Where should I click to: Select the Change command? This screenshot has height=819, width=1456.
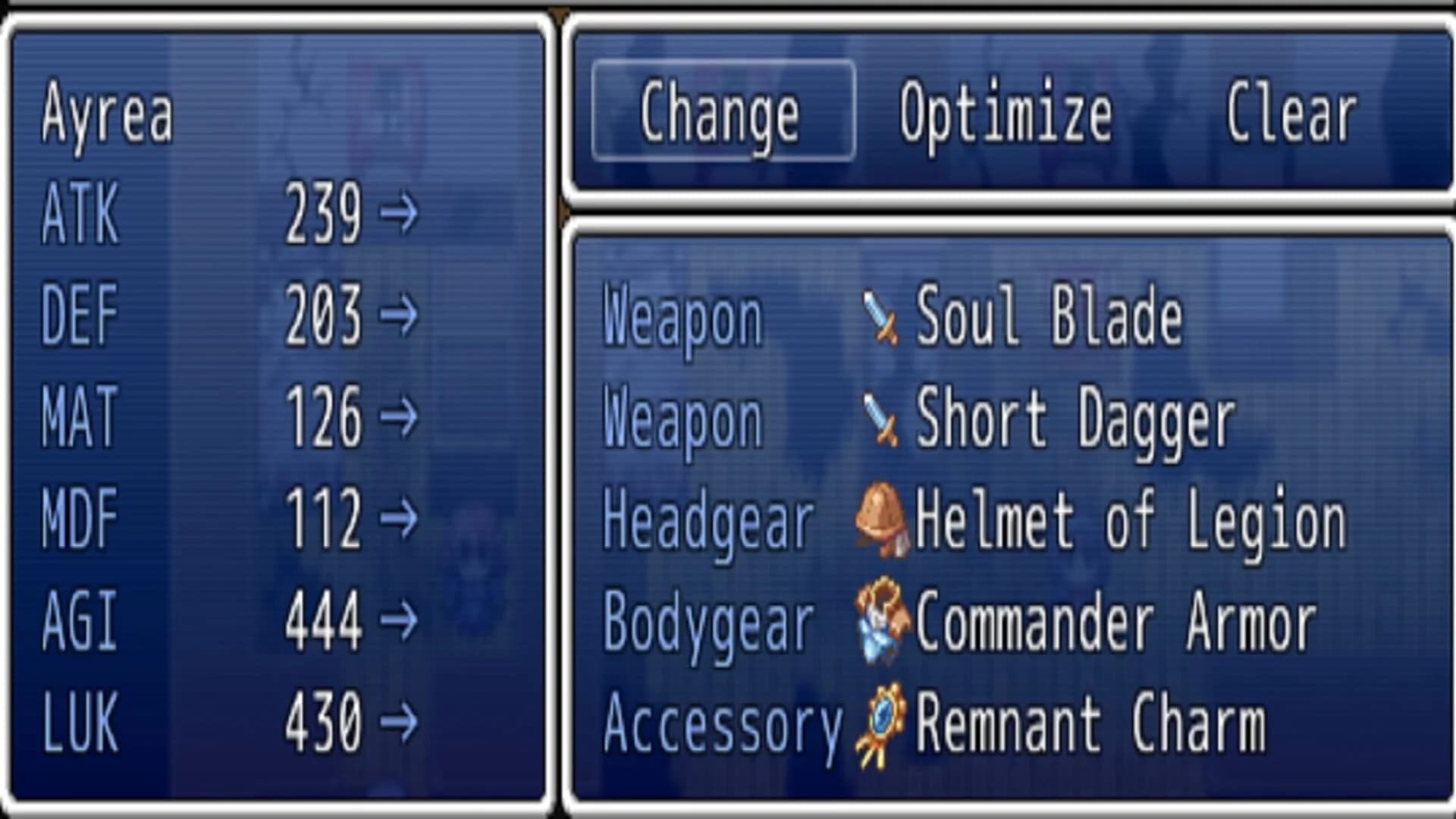click(x=720, y=112)
